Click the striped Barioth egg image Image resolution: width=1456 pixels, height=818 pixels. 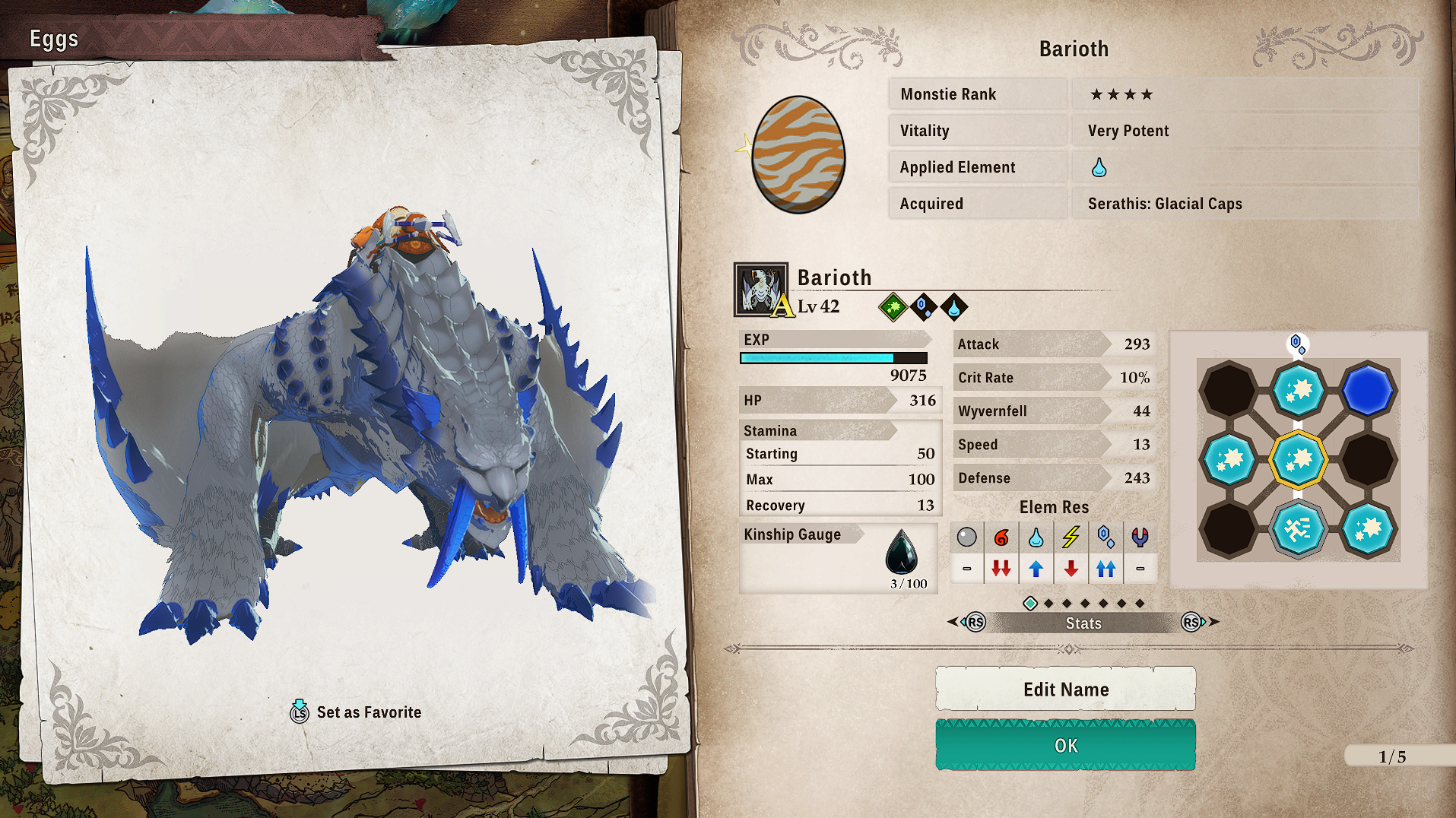(x=798, y=154)
